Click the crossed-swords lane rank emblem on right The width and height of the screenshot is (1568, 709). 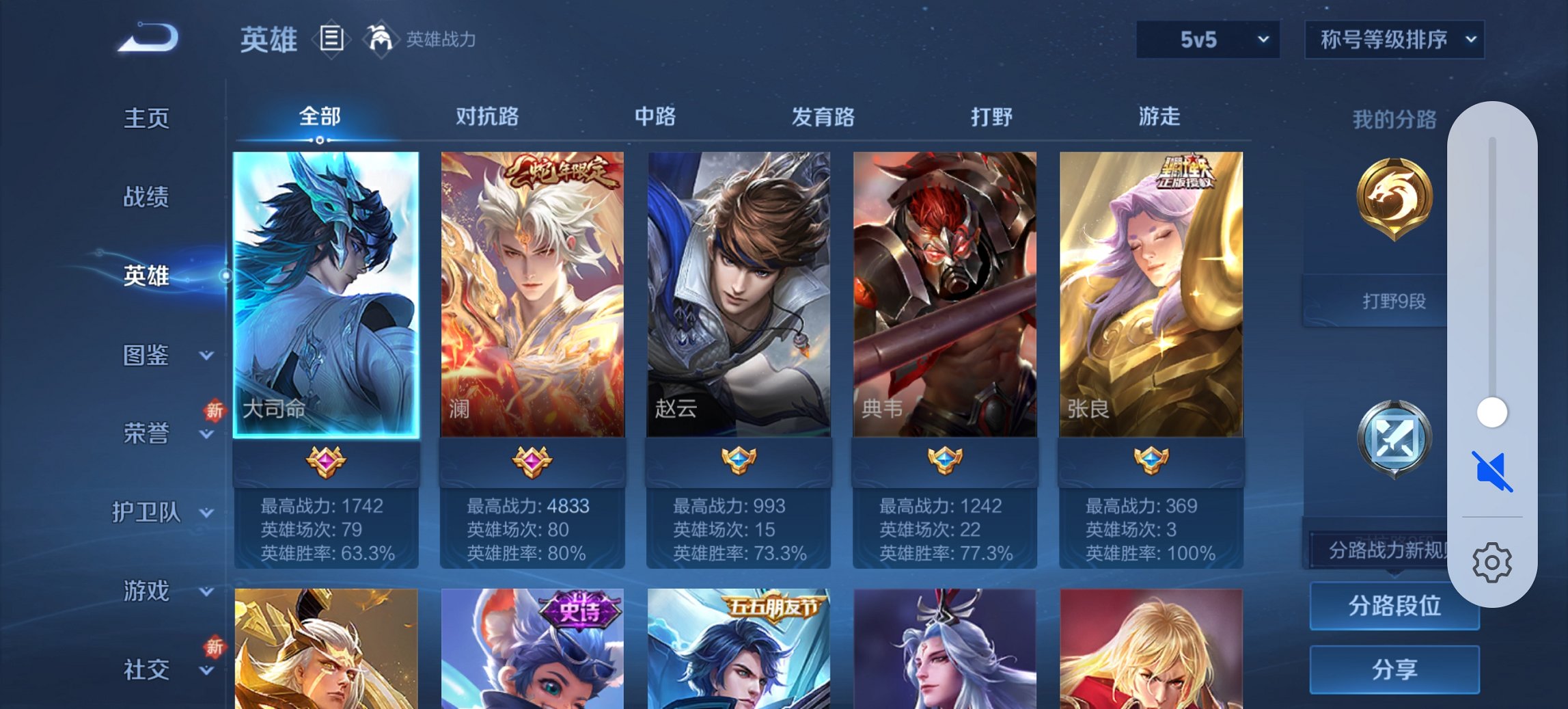[x=1394, y=438]
